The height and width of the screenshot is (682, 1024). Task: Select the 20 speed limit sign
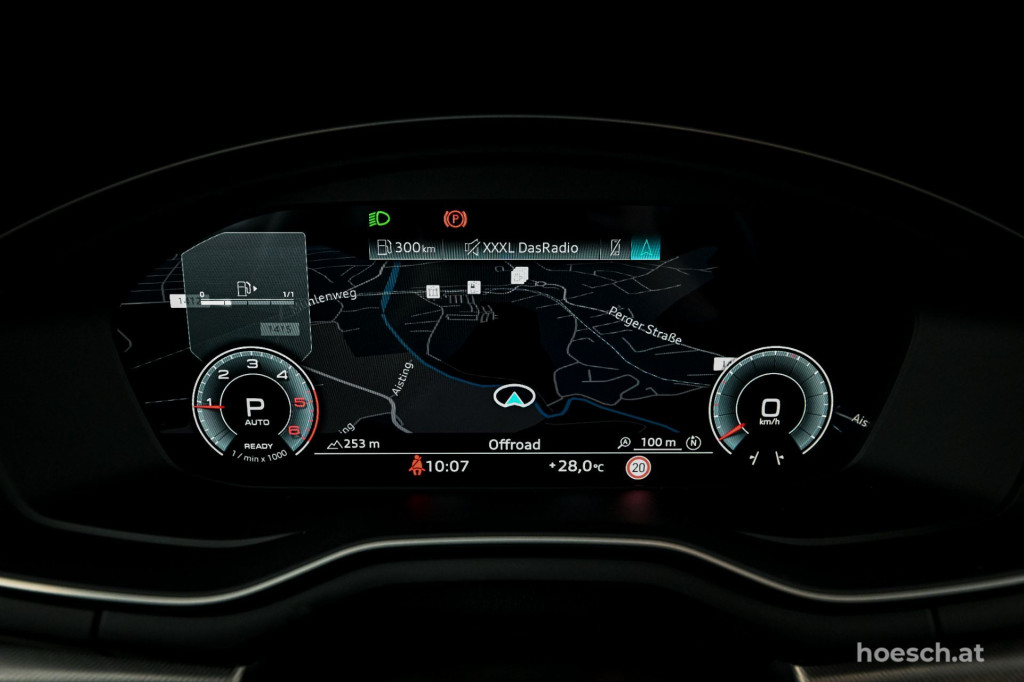click(x=636, y=467)
